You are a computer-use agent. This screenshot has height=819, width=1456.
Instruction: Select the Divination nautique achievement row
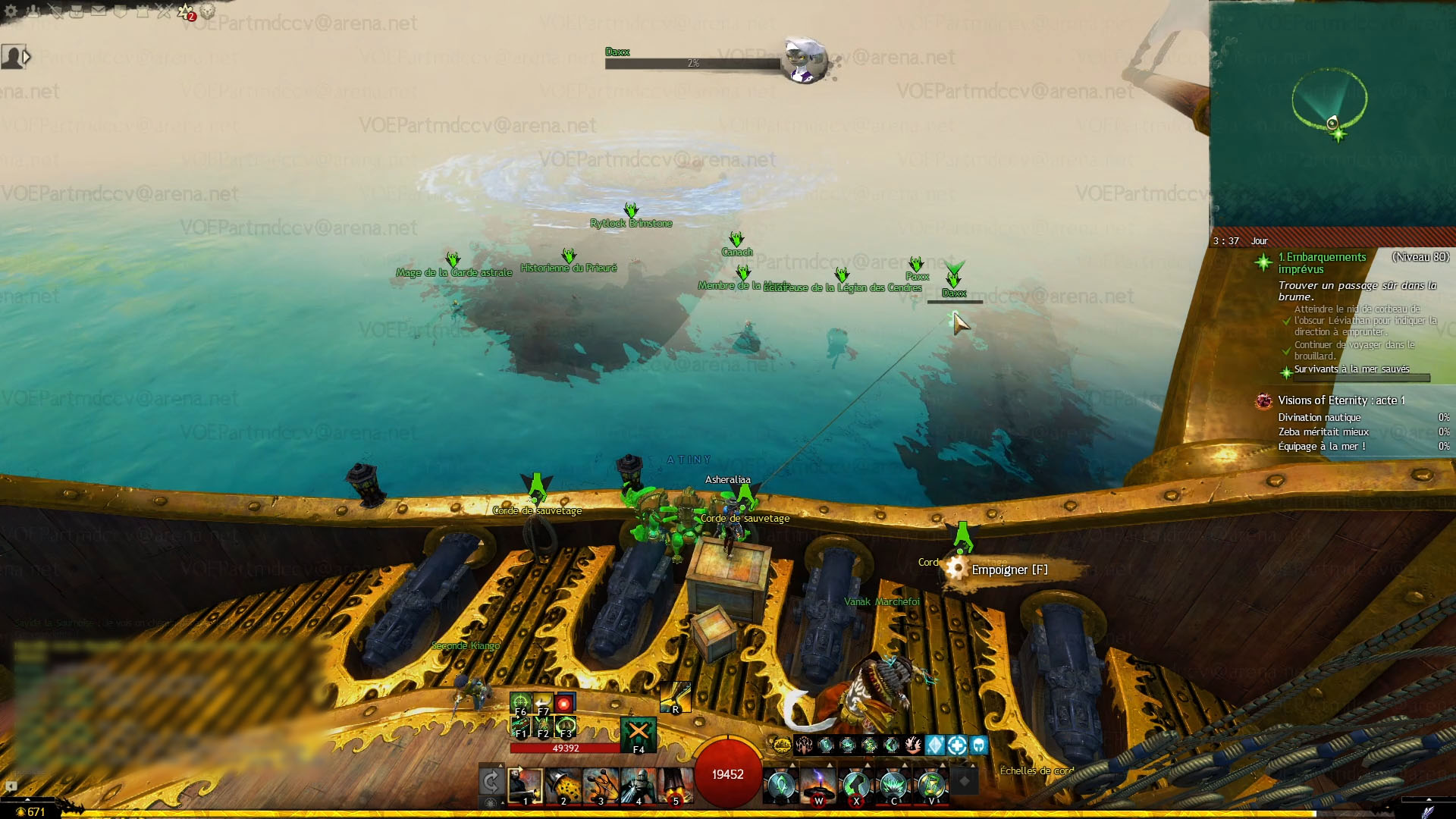tap(1319, 418)
